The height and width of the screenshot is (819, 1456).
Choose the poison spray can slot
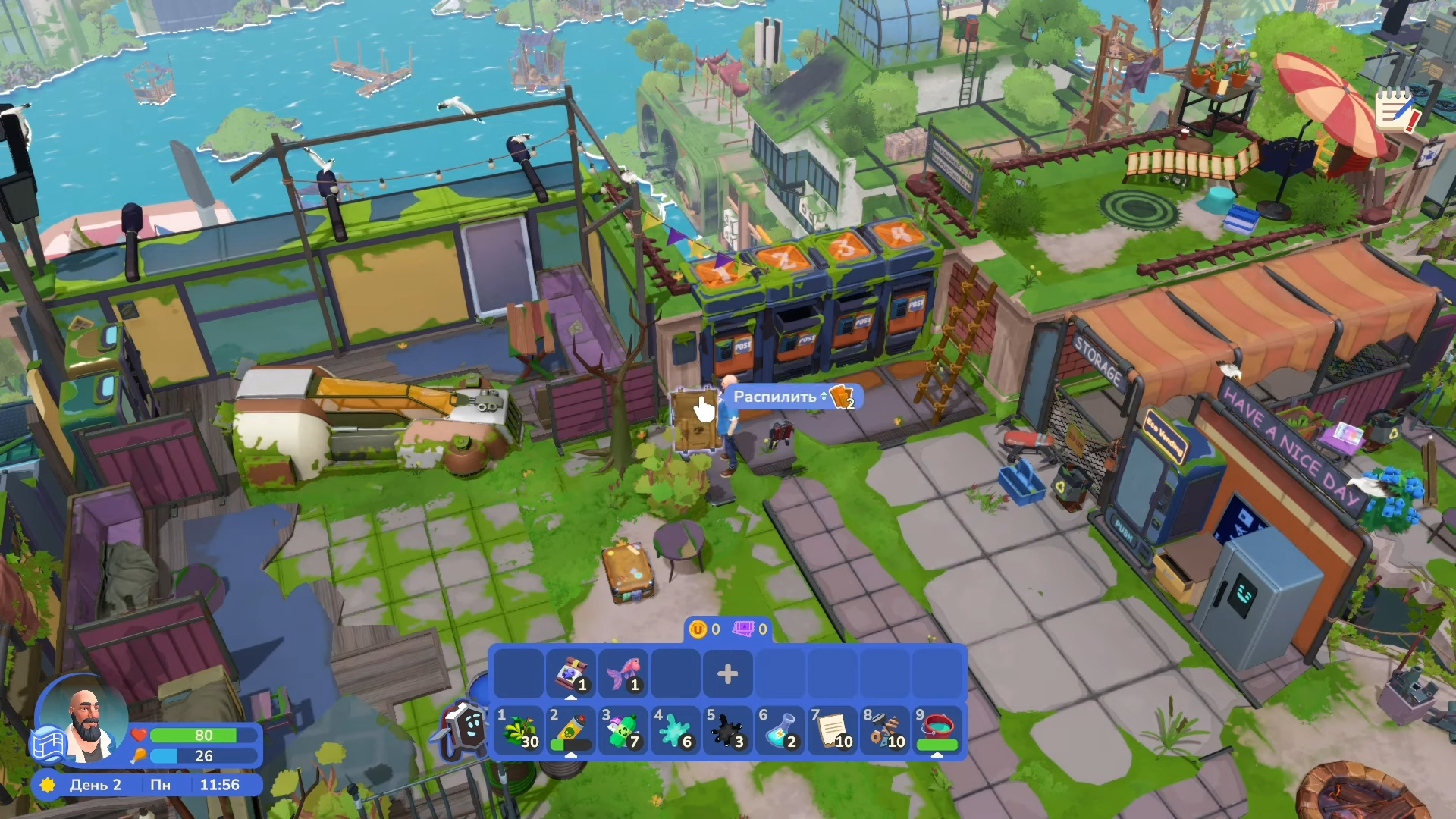point(571,731)
